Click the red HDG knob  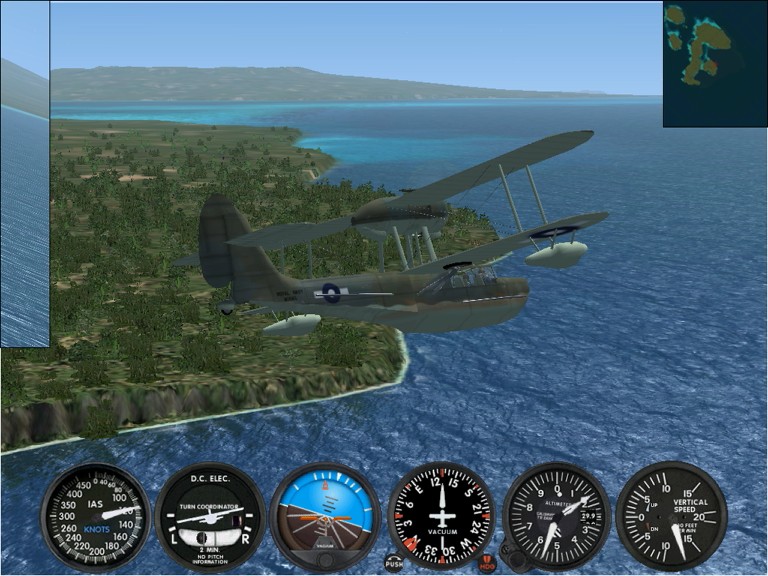point(488,563)
